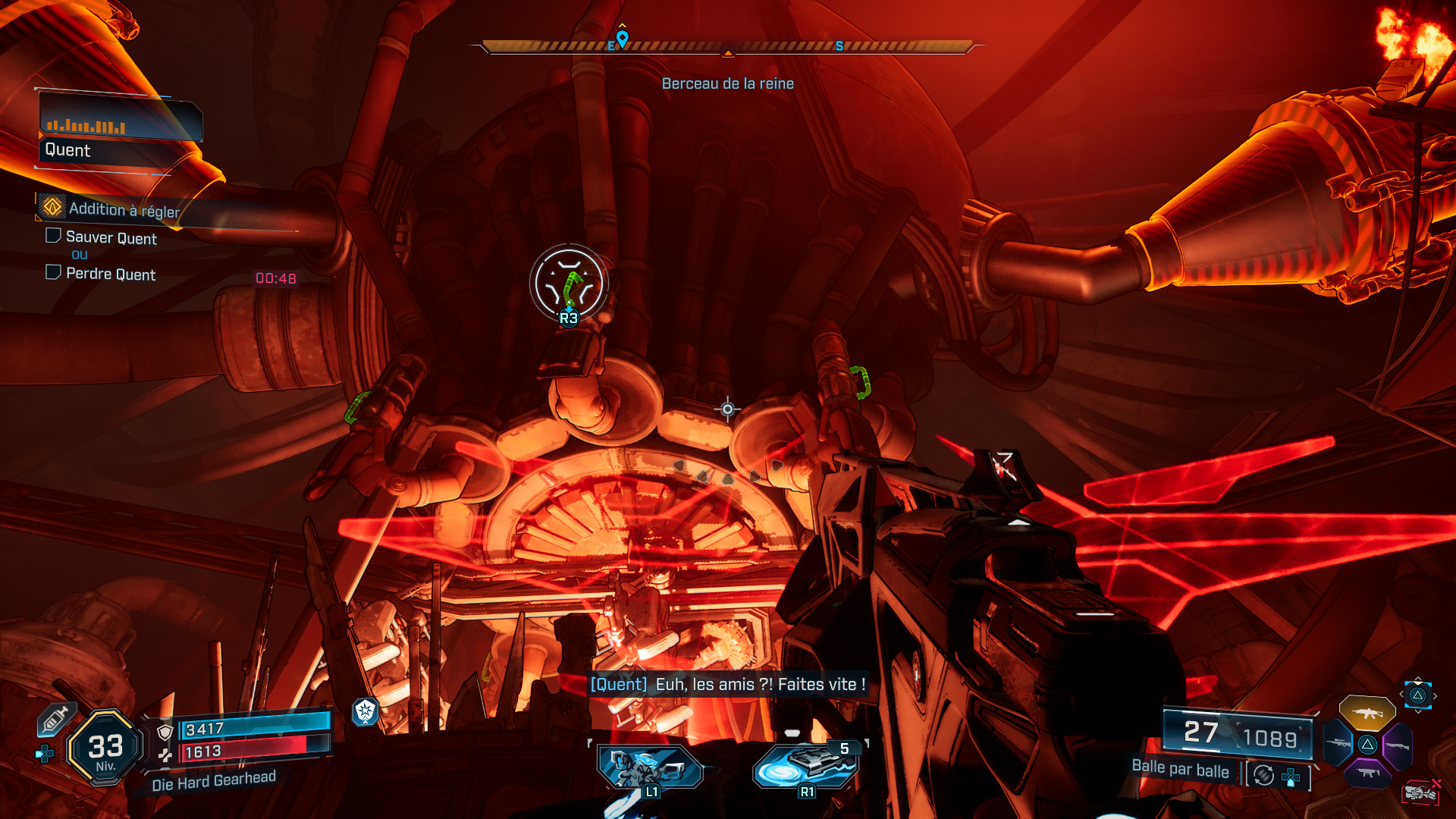Image resolution: width=1456 pixels, height=819 pixels.
Task: Click the syringe repair kit icon
Action: coord(55,719)
